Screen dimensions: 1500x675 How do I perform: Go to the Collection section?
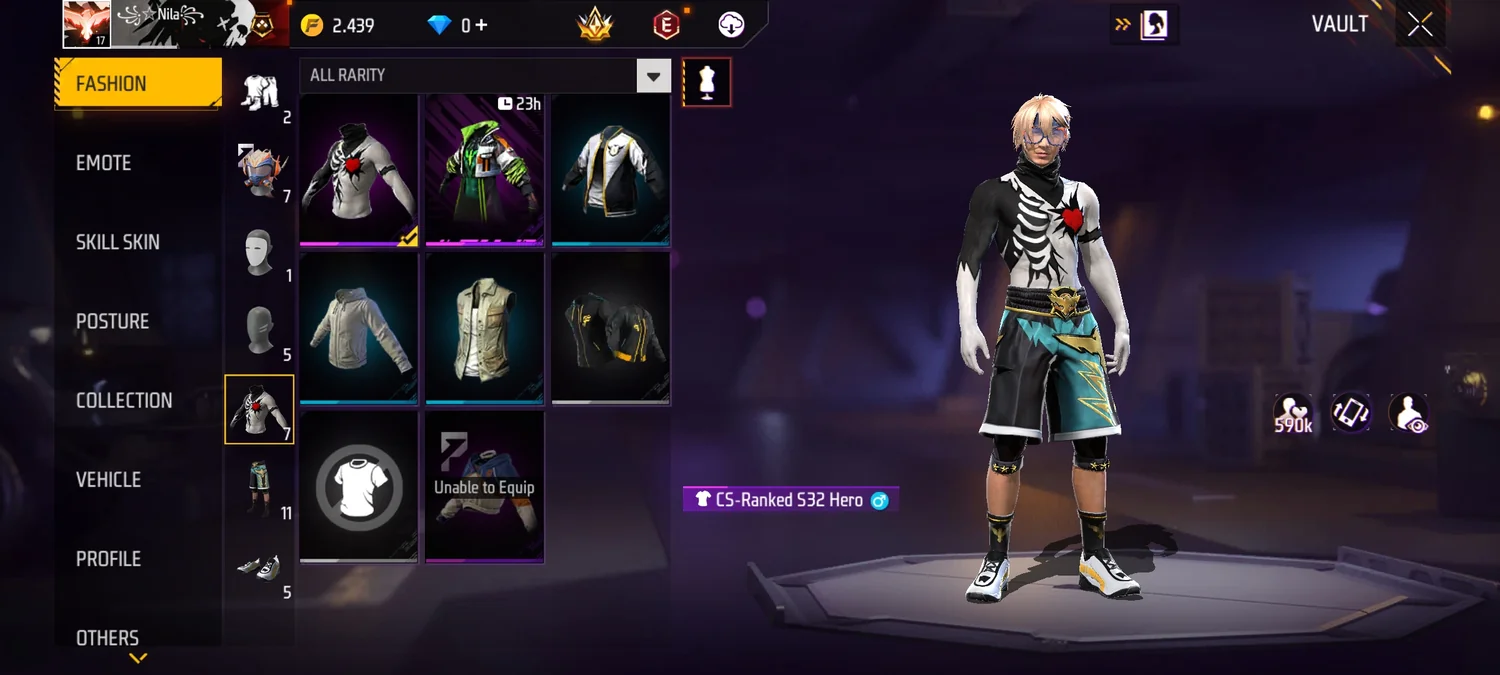point(124,400)
